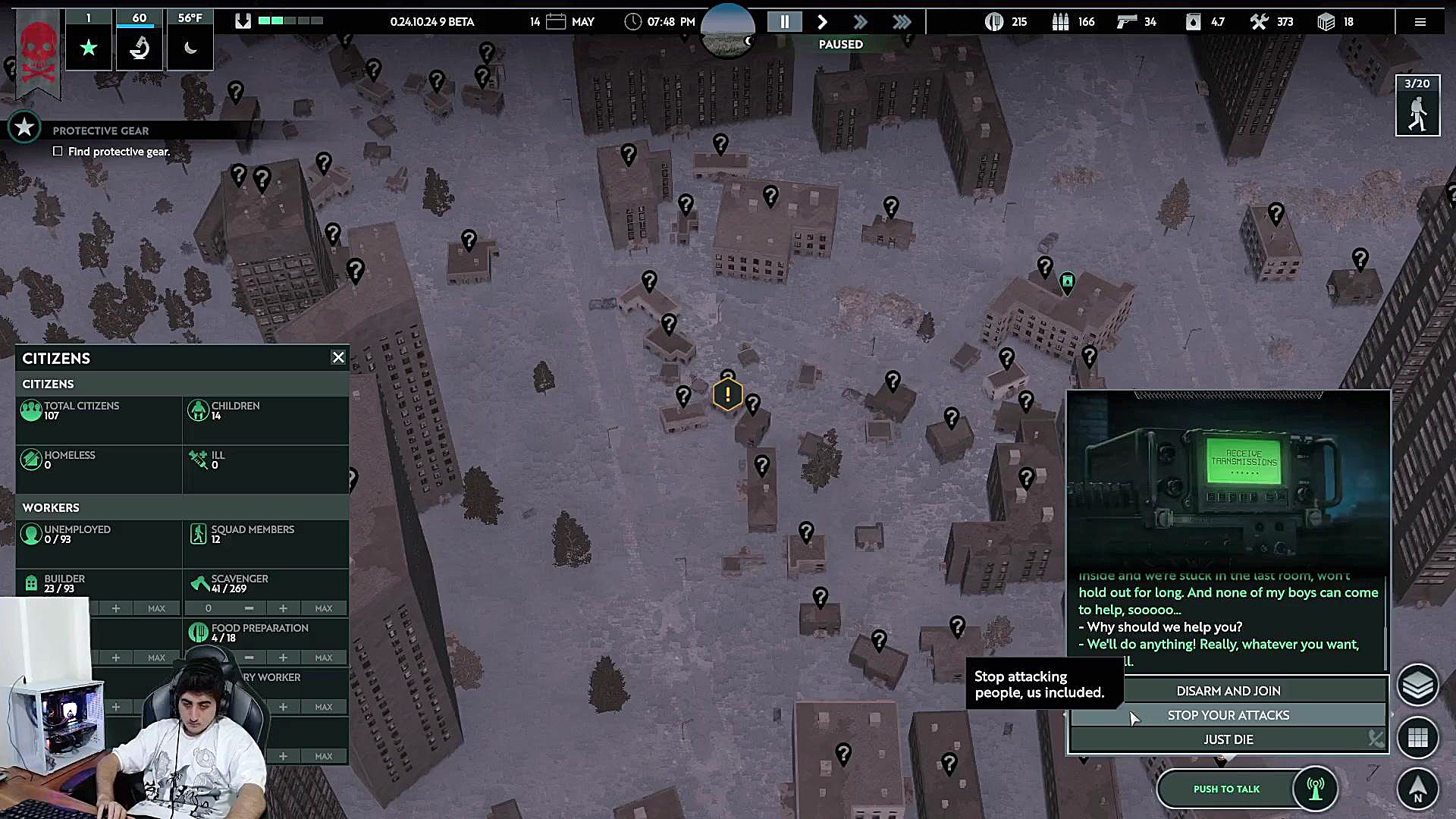This screenshot has width=1456, height=819.
Task: Open the red skull threat banner
Action: (38, 53)
